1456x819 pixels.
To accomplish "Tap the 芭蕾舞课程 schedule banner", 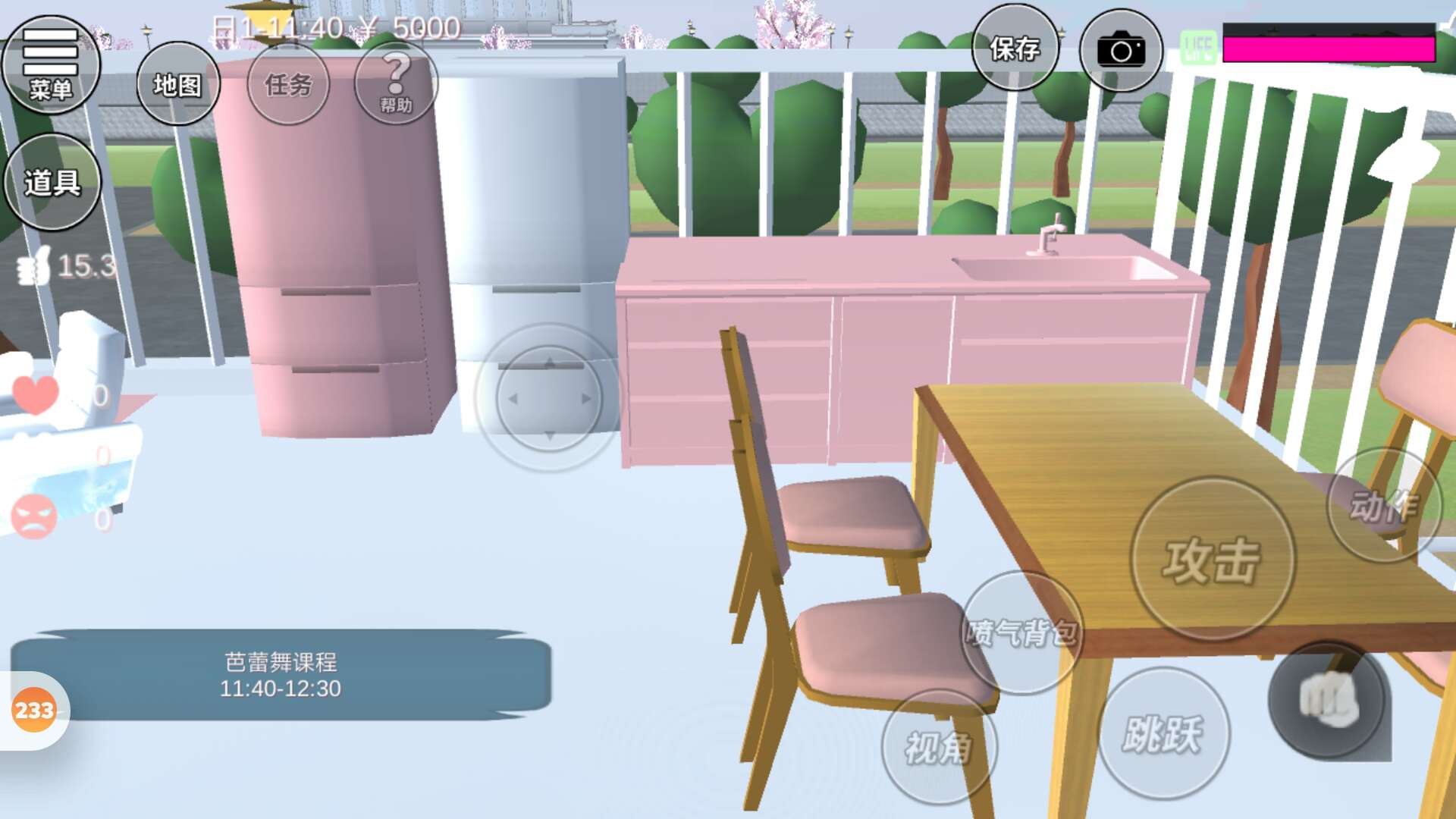I will click(x=281, y=675).
